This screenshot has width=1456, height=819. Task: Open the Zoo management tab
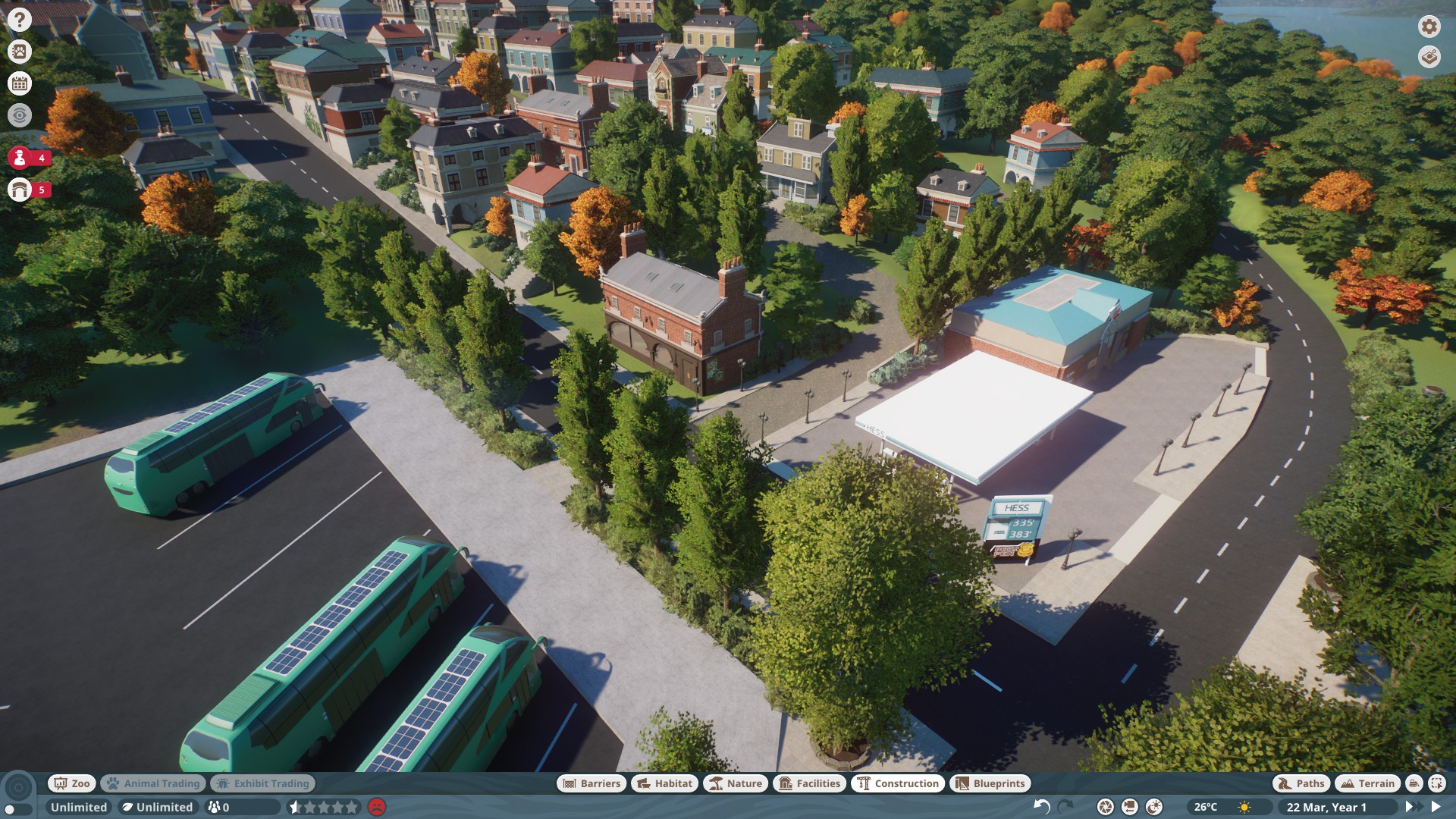tap(72, 783)
